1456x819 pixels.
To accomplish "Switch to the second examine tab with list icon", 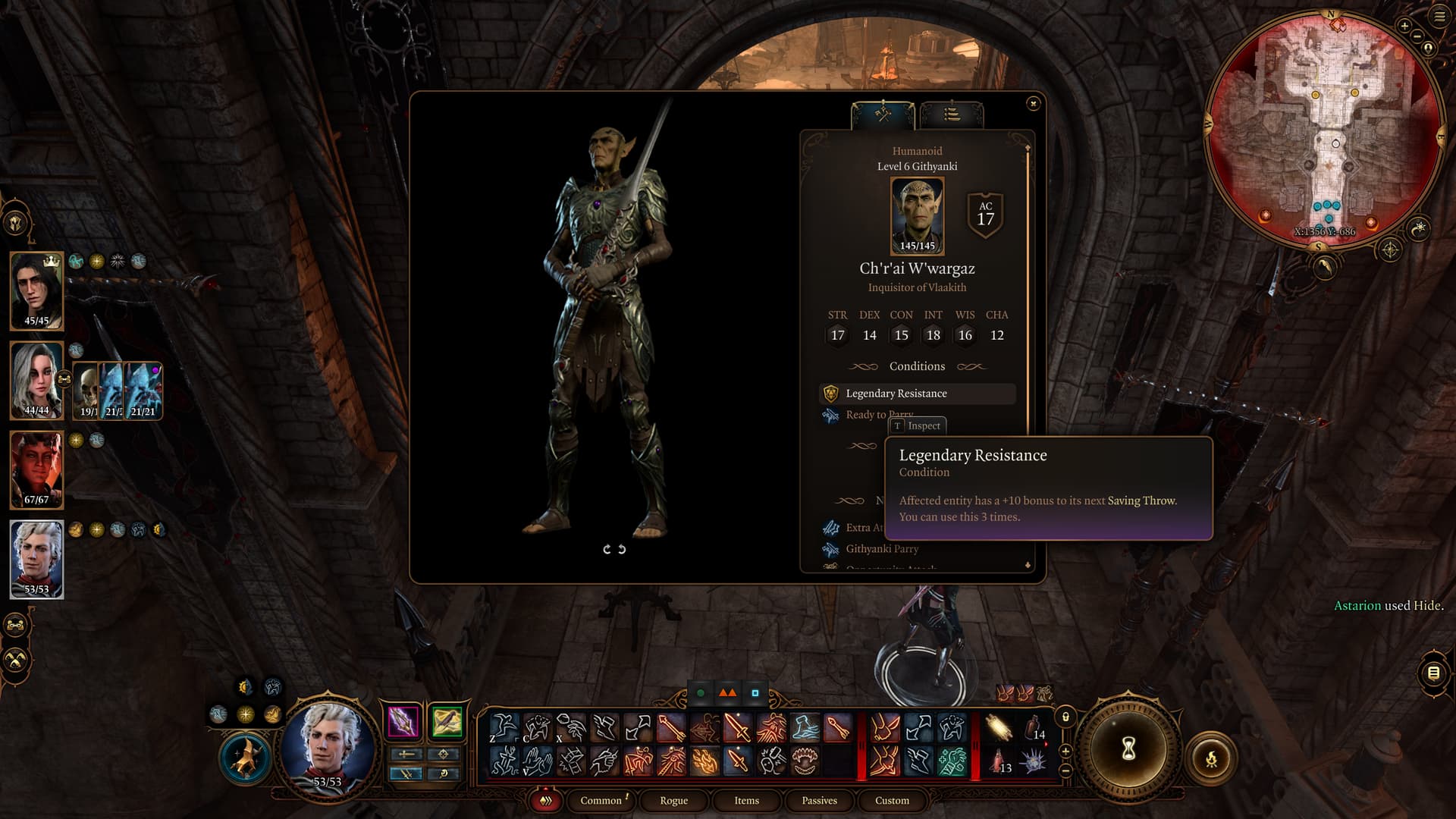I will 952,115.
